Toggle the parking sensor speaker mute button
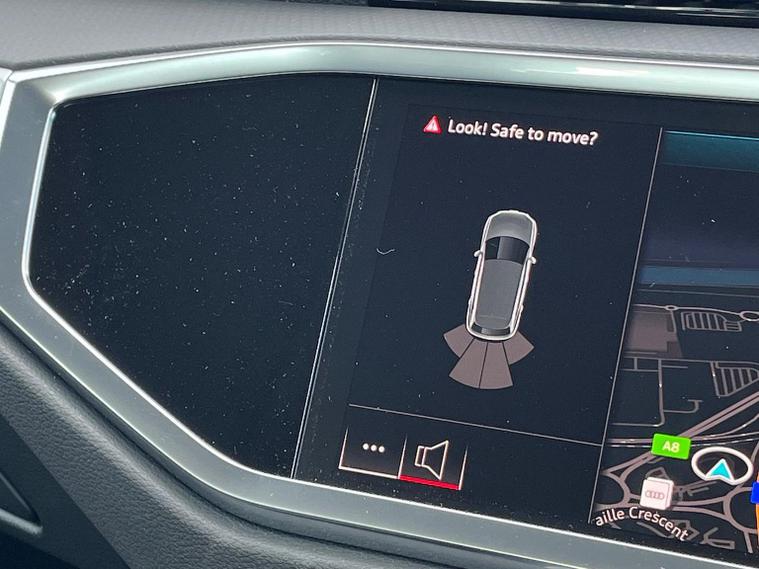 (432, 458)
